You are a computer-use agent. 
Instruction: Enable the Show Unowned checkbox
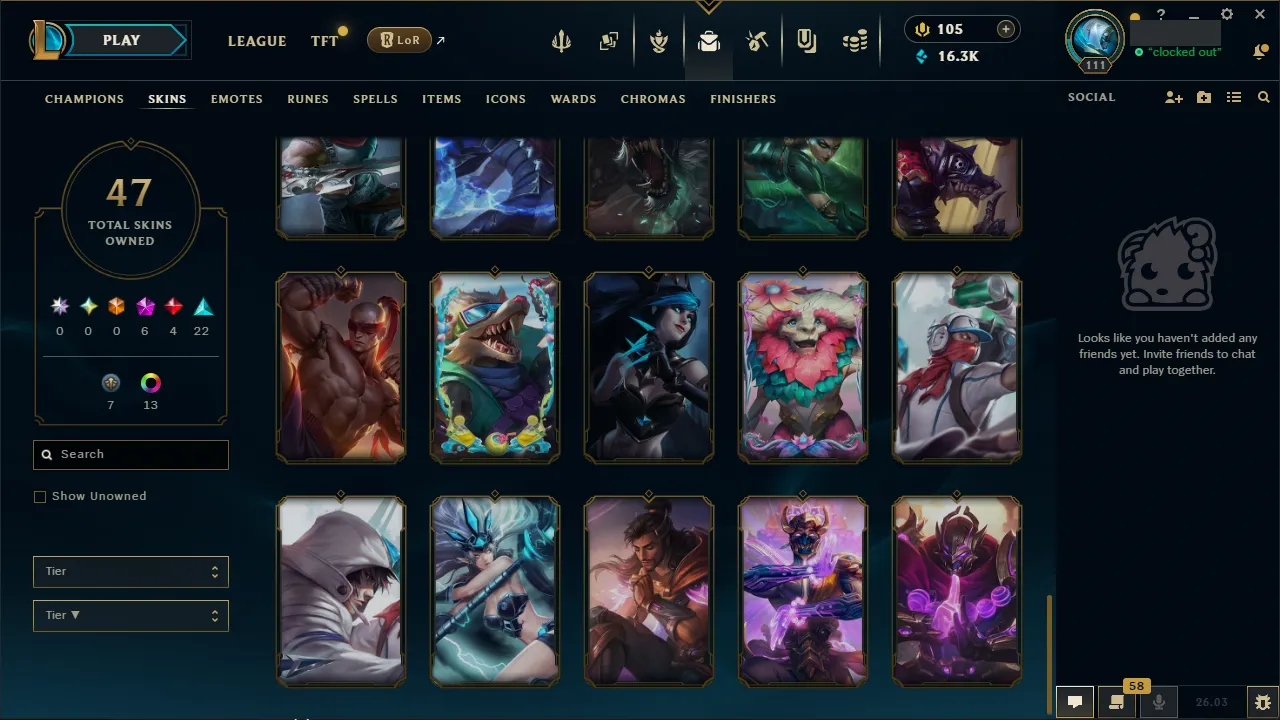click(40, 496)
